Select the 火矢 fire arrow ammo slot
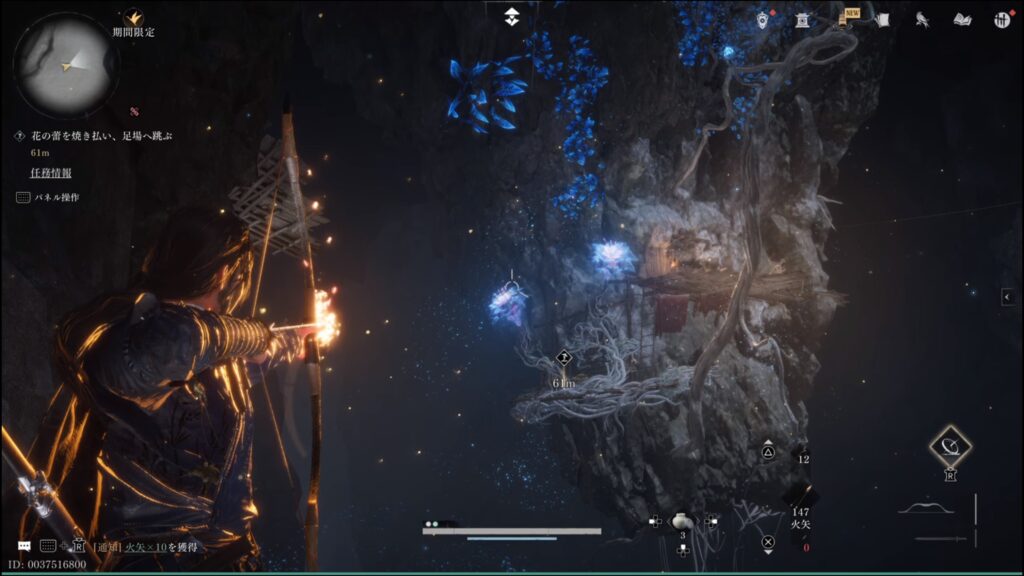 point(801,497)
